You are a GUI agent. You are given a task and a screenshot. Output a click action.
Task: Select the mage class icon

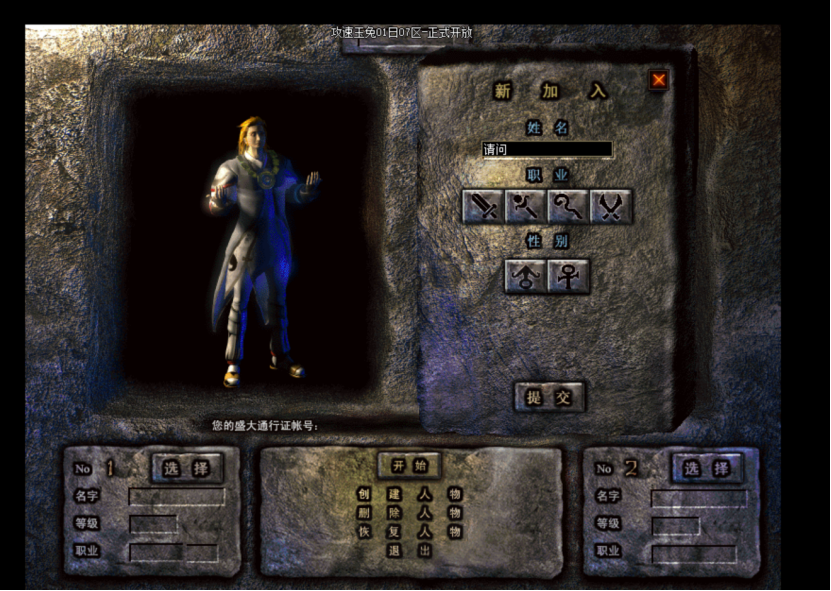pos(524,206)
